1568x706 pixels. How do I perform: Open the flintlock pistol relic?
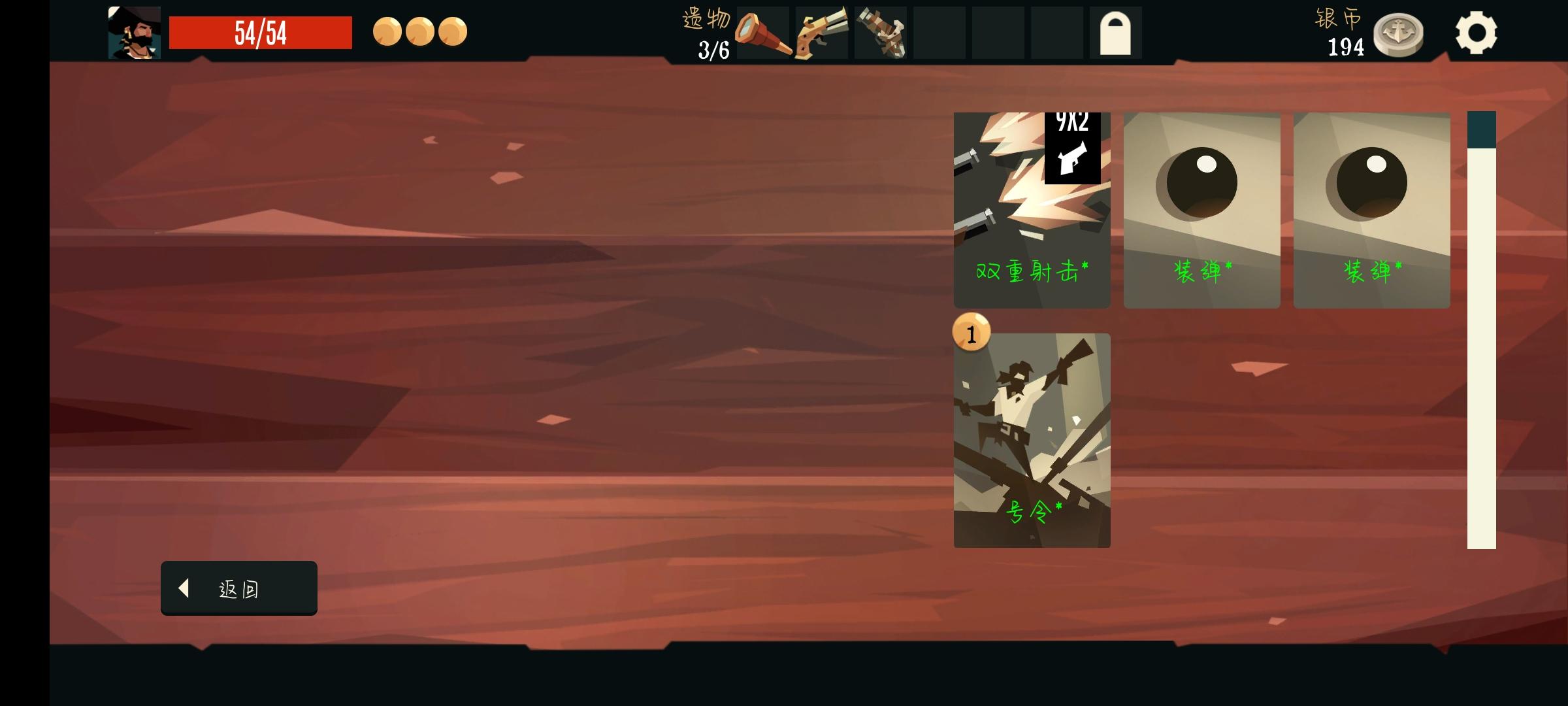[821, 33]
